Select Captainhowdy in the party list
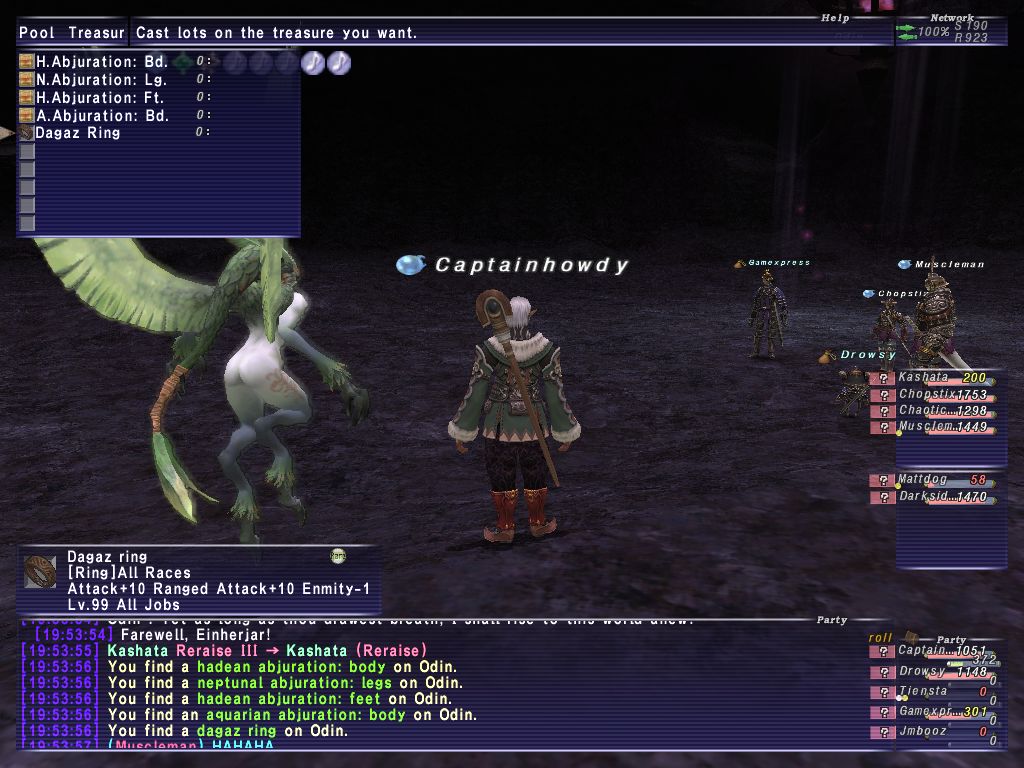 click(930, 651)
